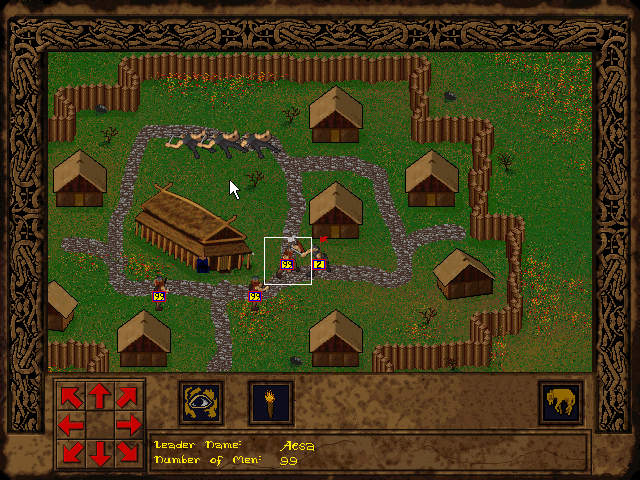Viewport: 640px width, 480px height.
Task: Click the down-left diagonal arrow button
Action: click(72, 453)
